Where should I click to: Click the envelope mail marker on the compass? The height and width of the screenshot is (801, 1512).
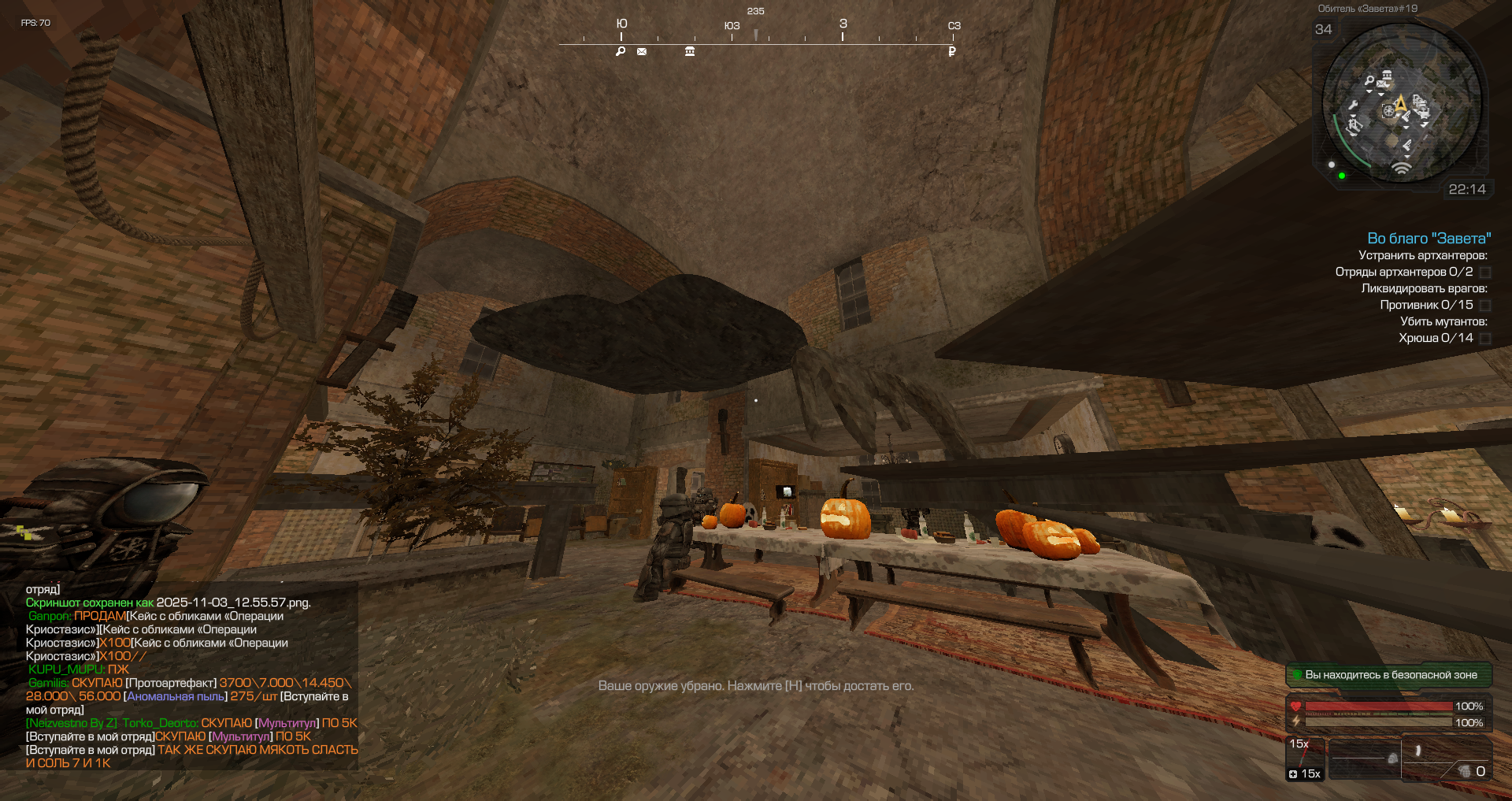point(642,52)
